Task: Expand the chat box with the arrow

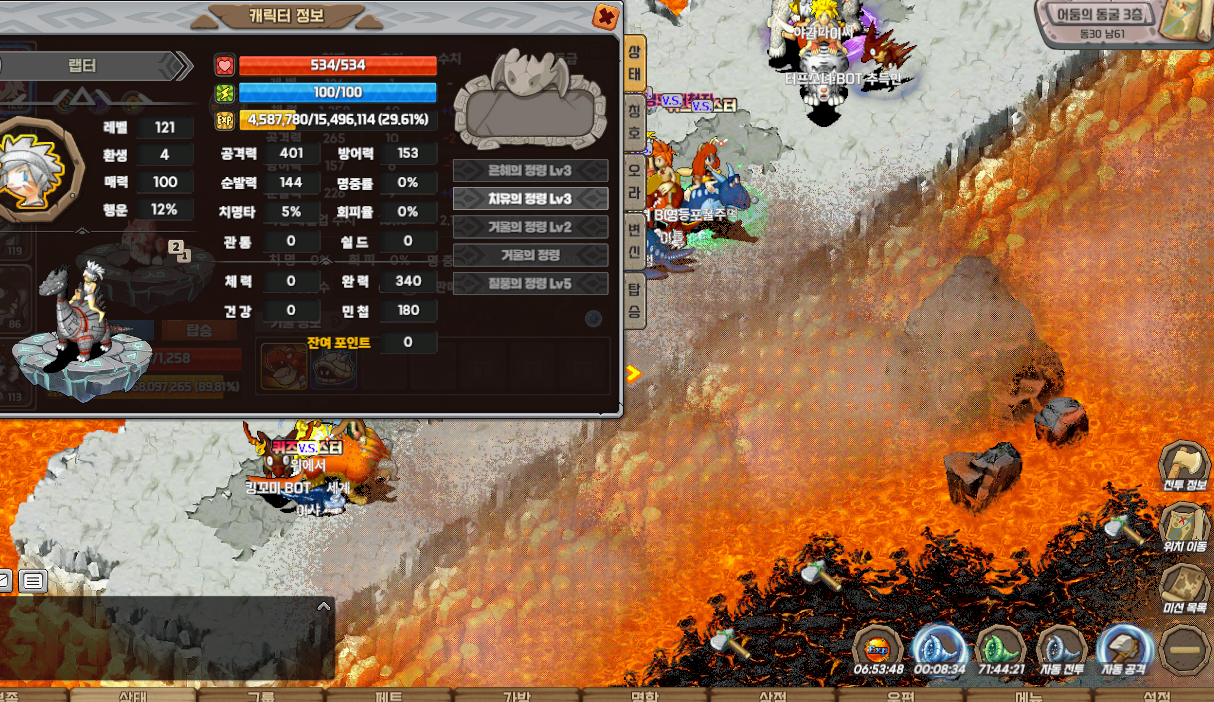Action: point(323,606)
